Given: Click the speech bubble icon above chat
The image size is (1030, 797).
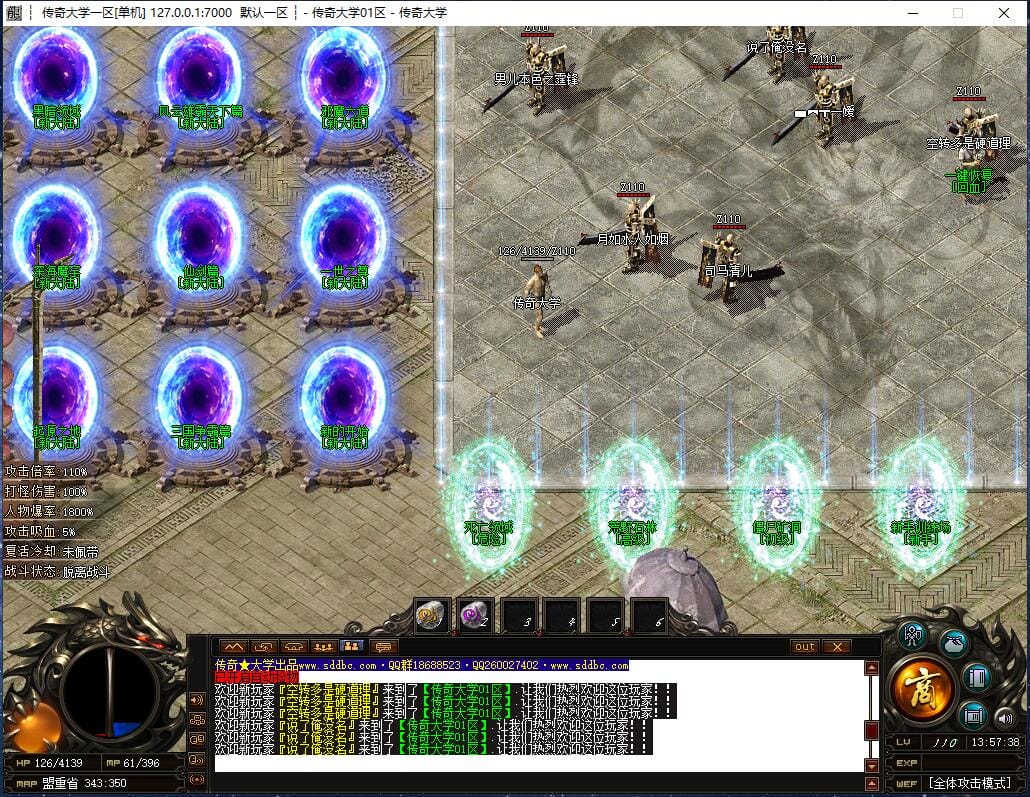Looking at the screenshot, I should pyautogui.click(x=381, y=647).
